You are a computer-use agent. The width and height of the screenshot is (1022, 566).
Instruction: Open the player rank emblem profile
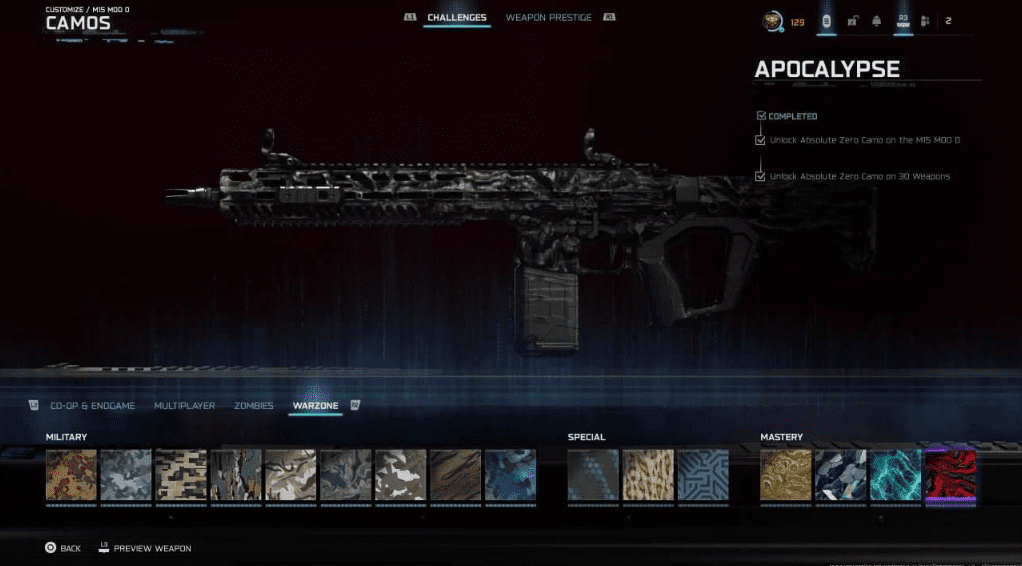pyautogui.click(x=773, y=20)
